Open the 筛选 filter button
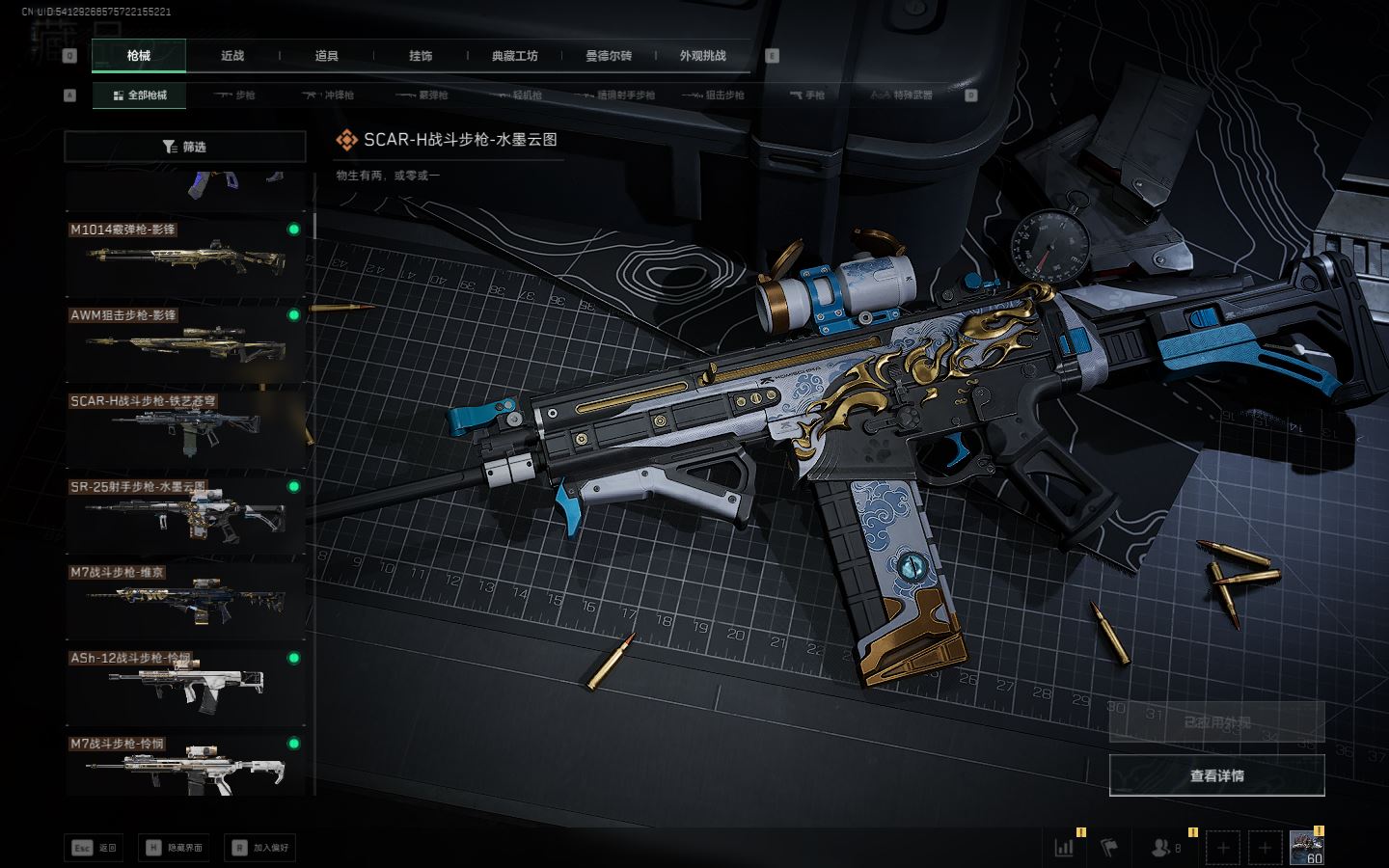Screen dimensions: 1389x868 point(184,147)
